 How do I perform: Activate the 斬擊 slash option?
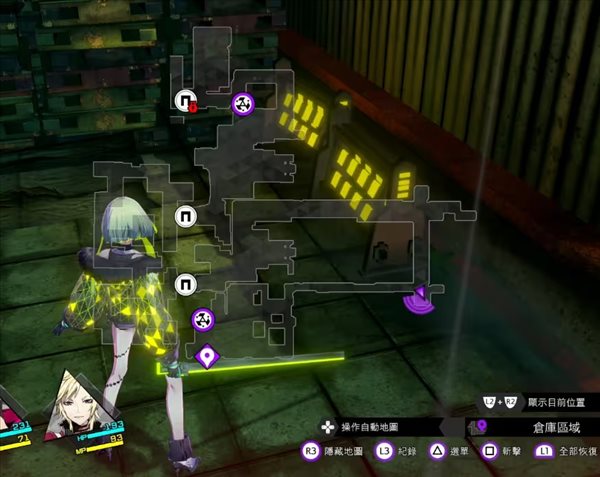503,451
